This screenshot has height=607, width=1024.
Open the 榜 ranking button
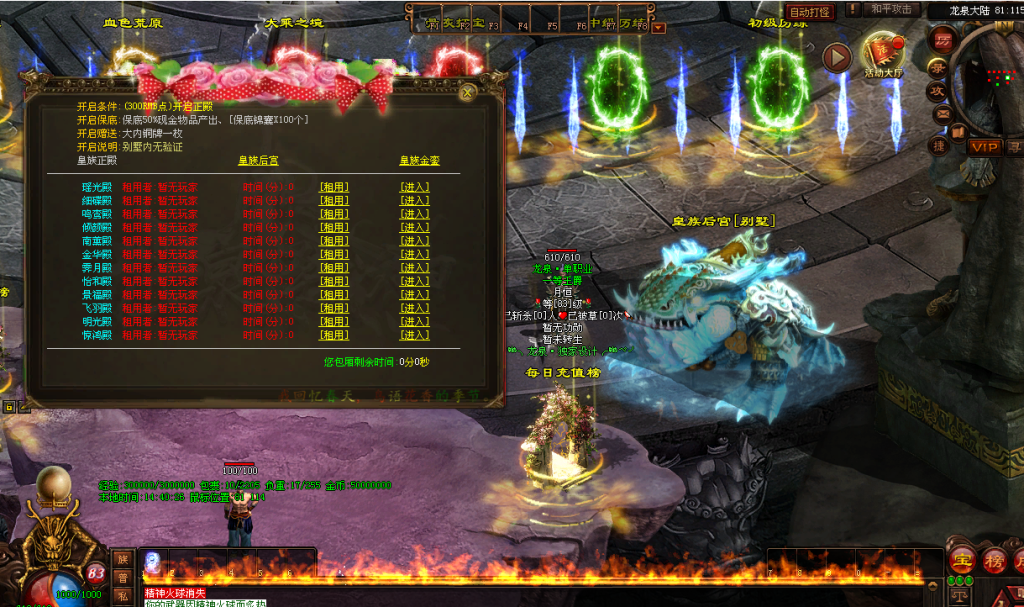[x=995, y=560]
